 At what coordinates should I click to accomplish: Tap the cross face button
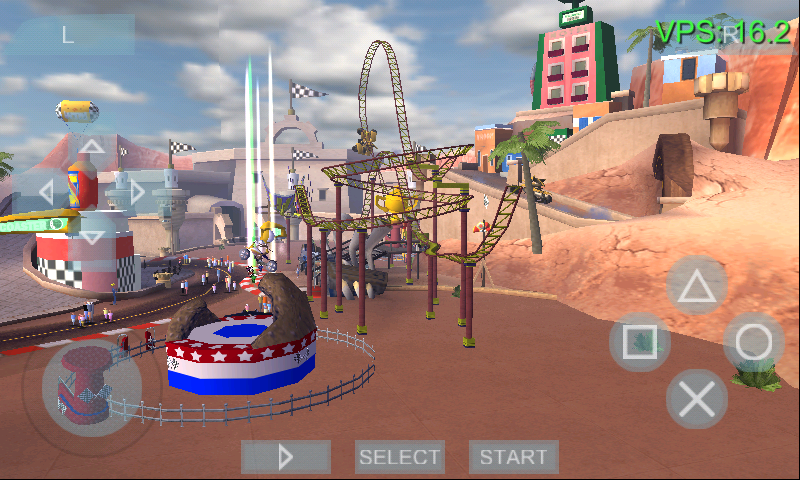pyautogui.click(x=697, y=399)
